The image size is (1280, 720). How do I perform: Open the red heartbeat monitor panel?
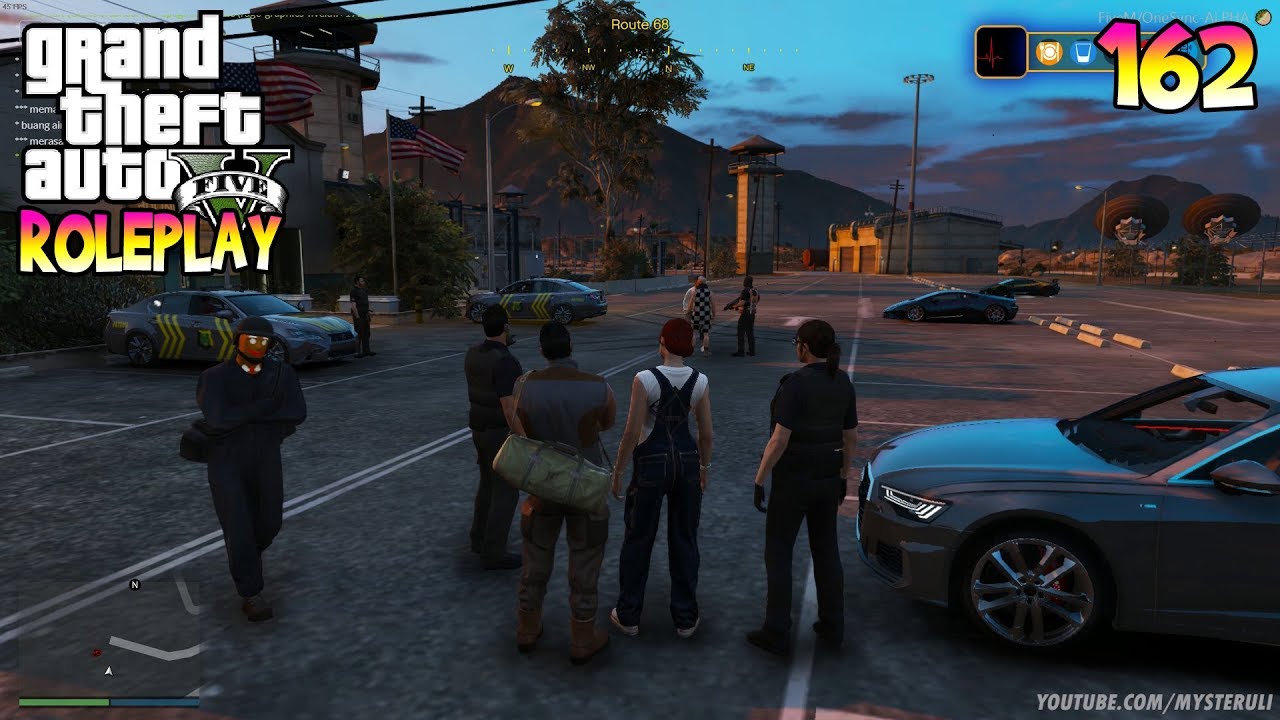tap(1001, 52)
